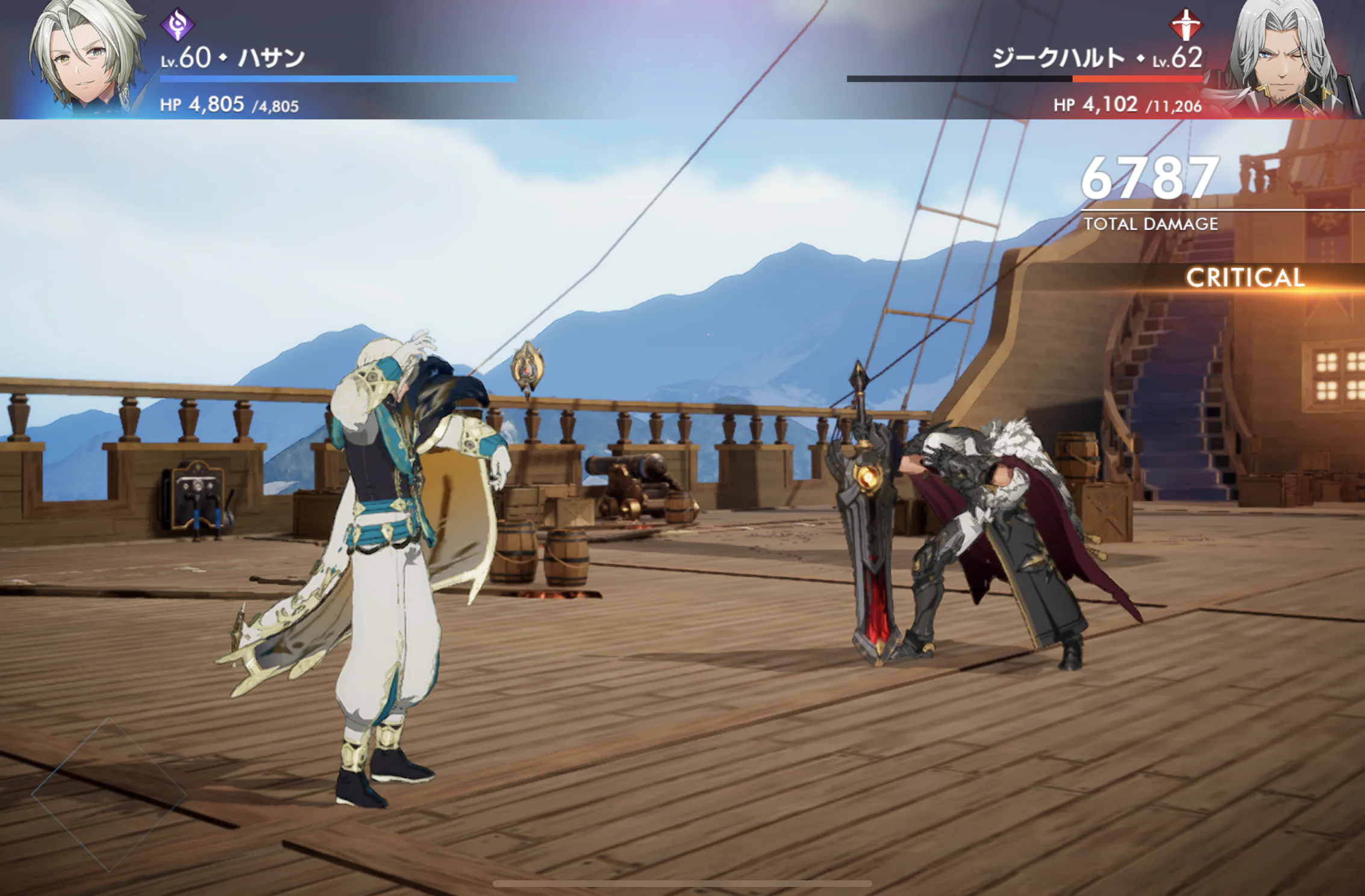Select the red sword class icon

pyautogui.click(x=1185, y=25)
